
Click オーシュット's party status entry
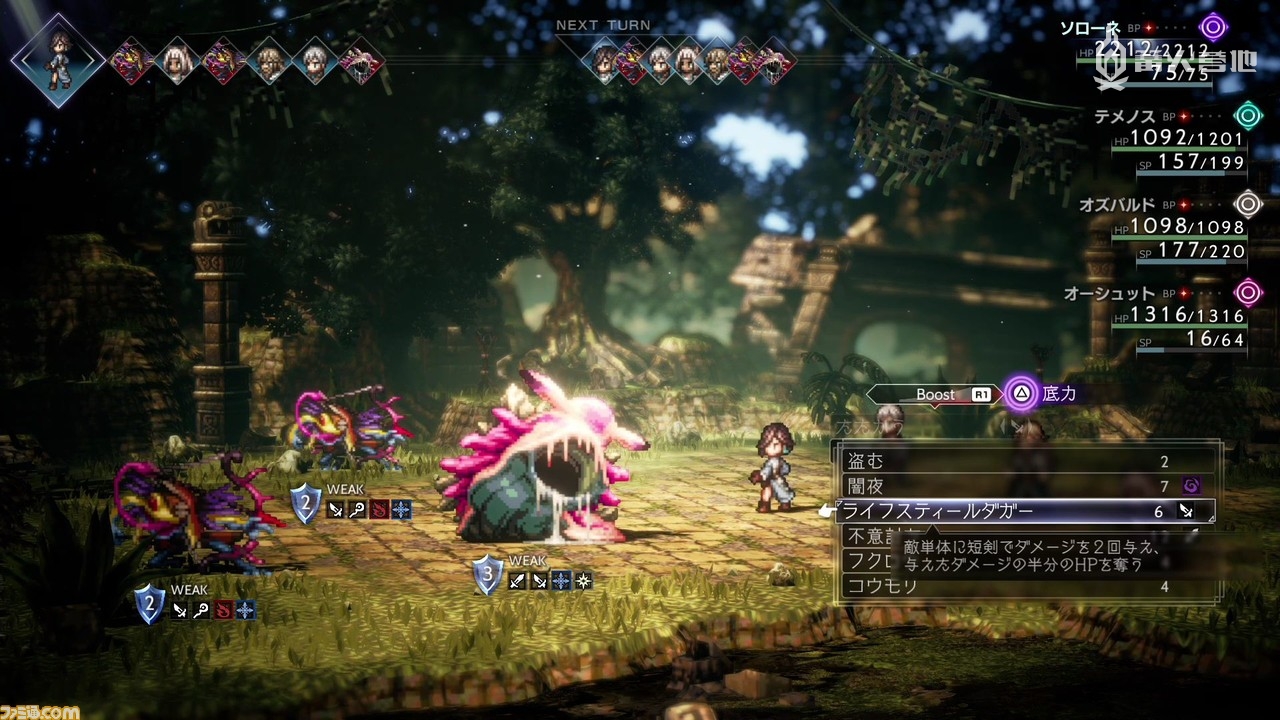click(x=1170, y=317)
